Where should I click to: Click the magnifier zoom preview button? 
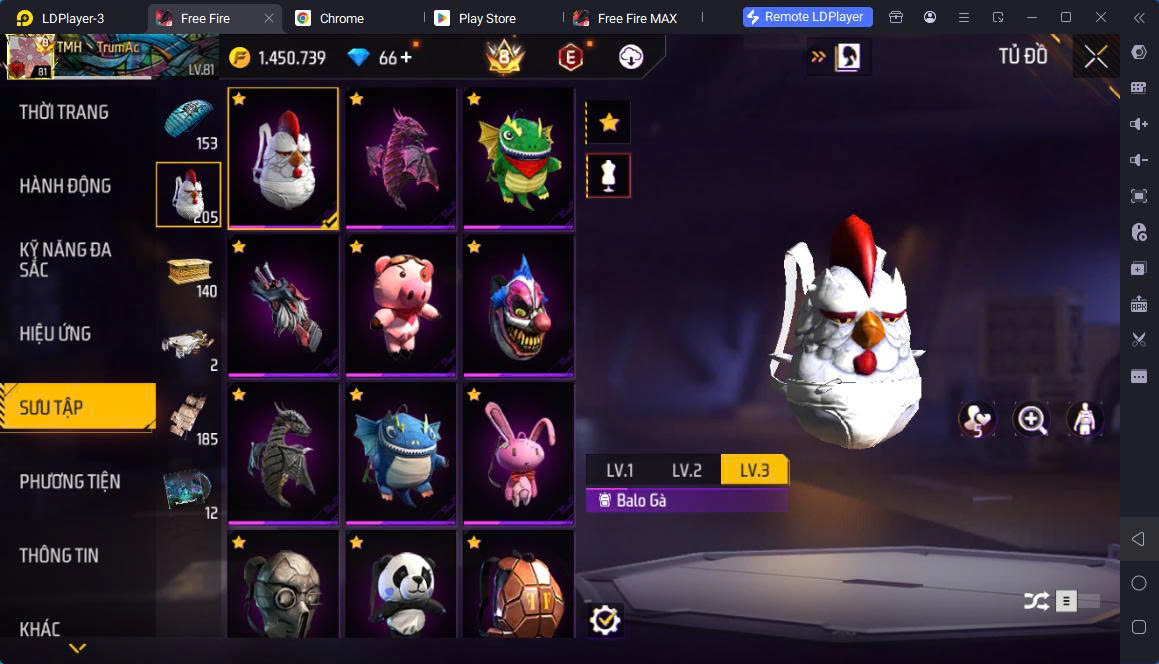point(1031,419)
